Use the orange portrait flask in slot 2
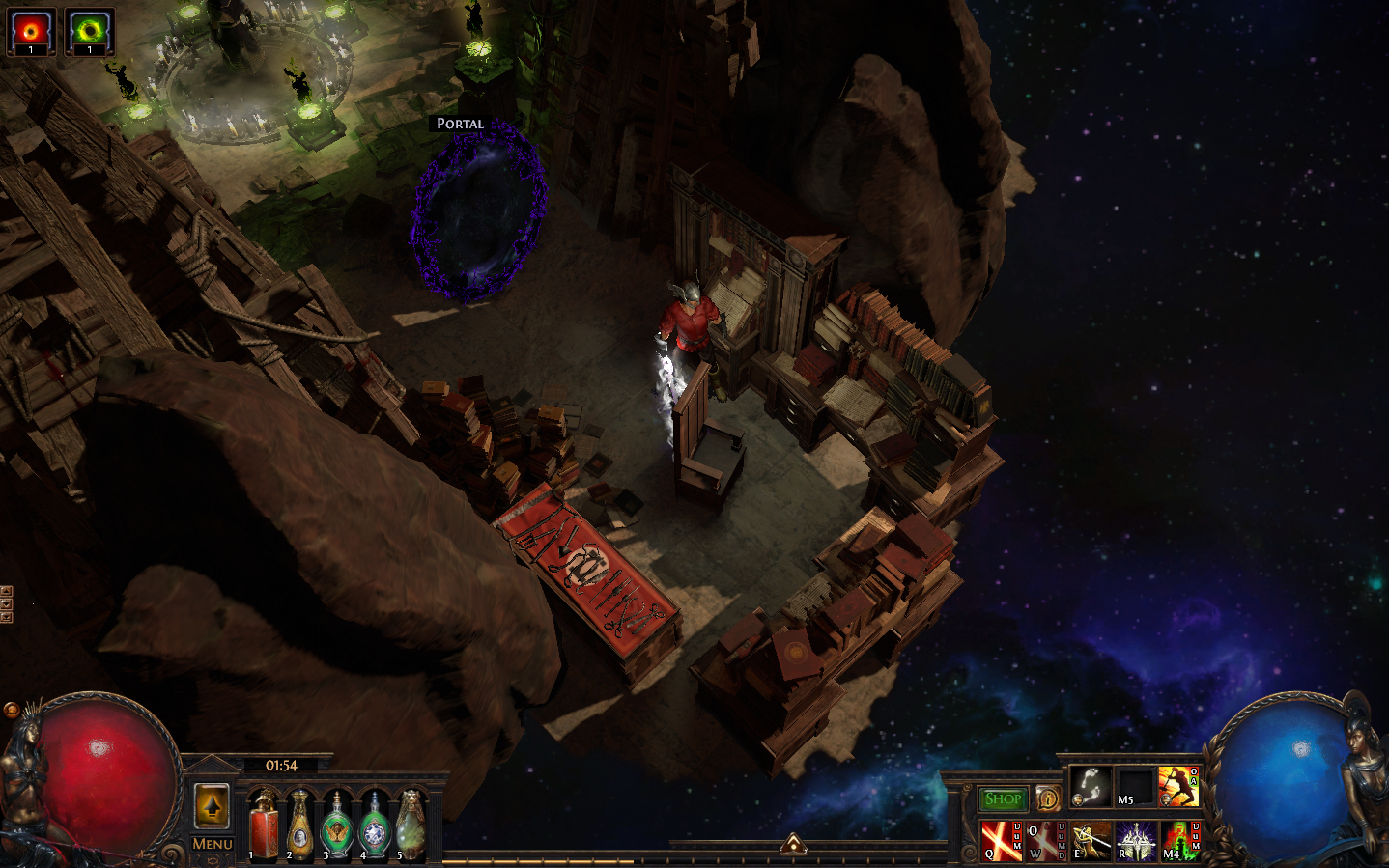 300,826
